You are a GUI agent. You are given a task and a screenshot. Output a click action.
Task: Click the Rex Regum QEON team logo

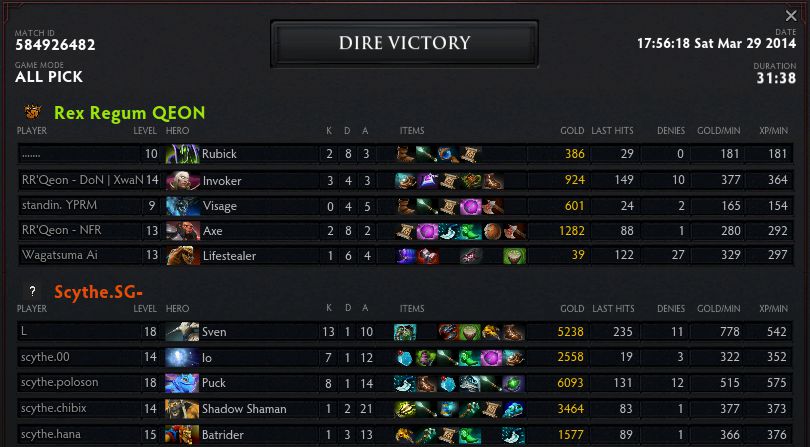(x=33, y=112)
